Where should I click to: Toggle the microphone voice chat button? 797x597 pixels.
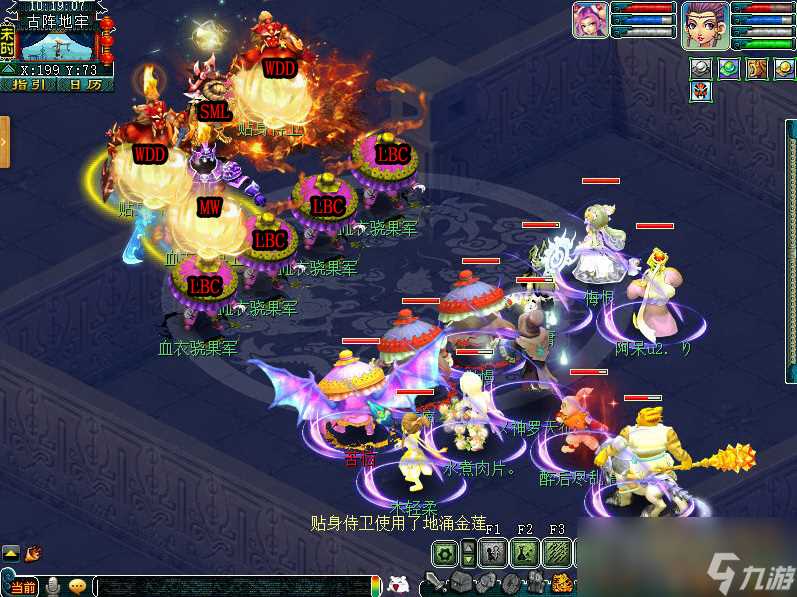tap(52, 585)
